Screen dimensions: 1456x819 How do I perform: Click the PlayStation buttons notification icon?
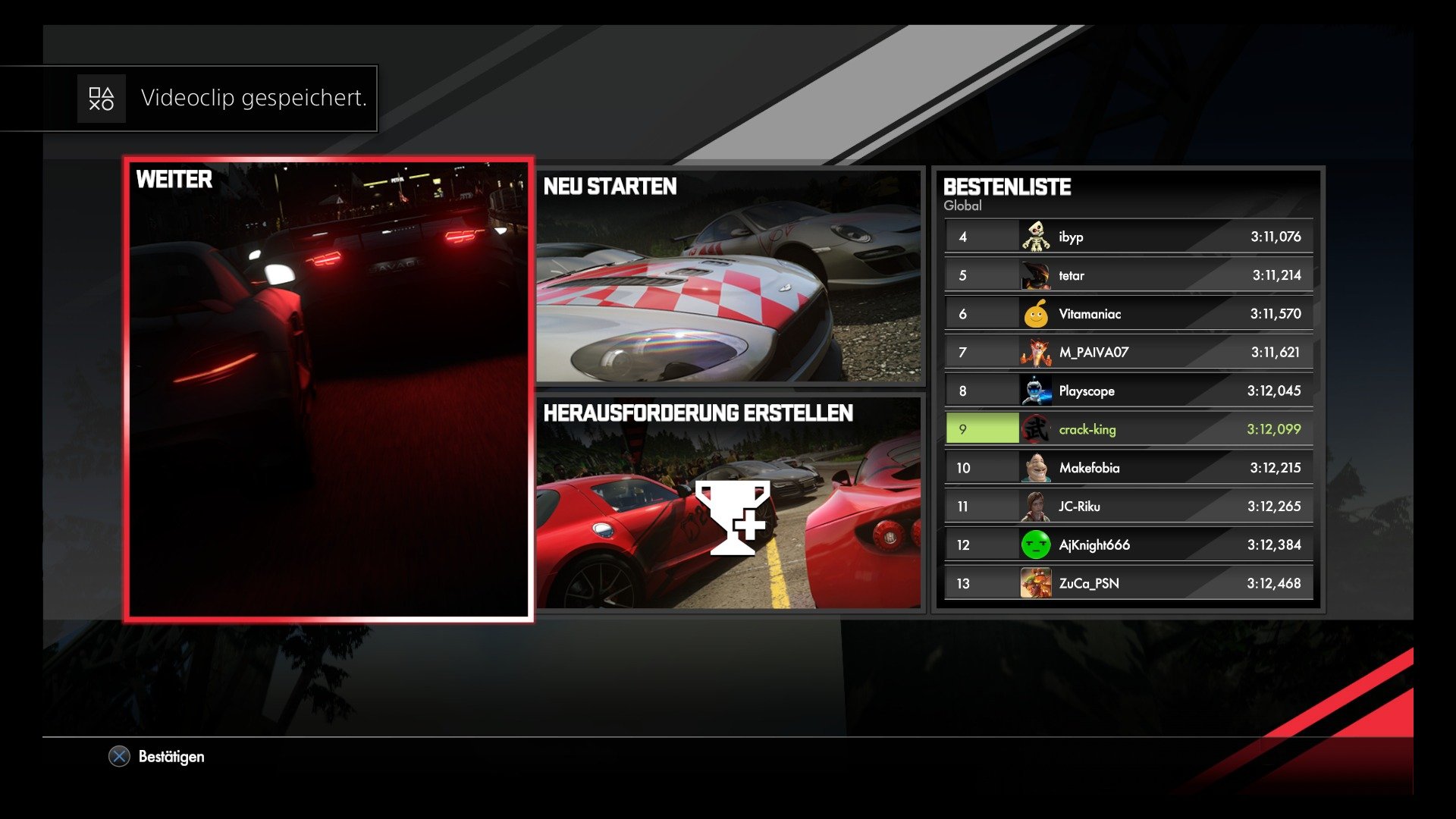click(102, 98)
